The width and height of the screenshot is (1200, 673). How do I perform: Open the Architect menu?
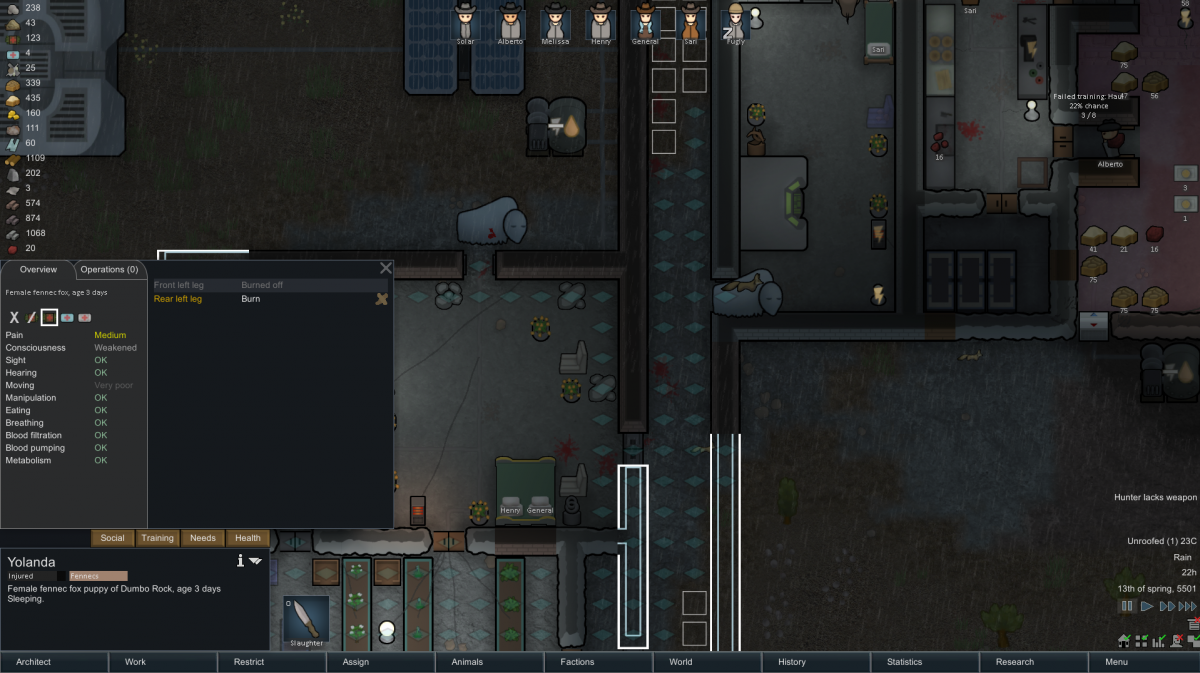[54, 662]
